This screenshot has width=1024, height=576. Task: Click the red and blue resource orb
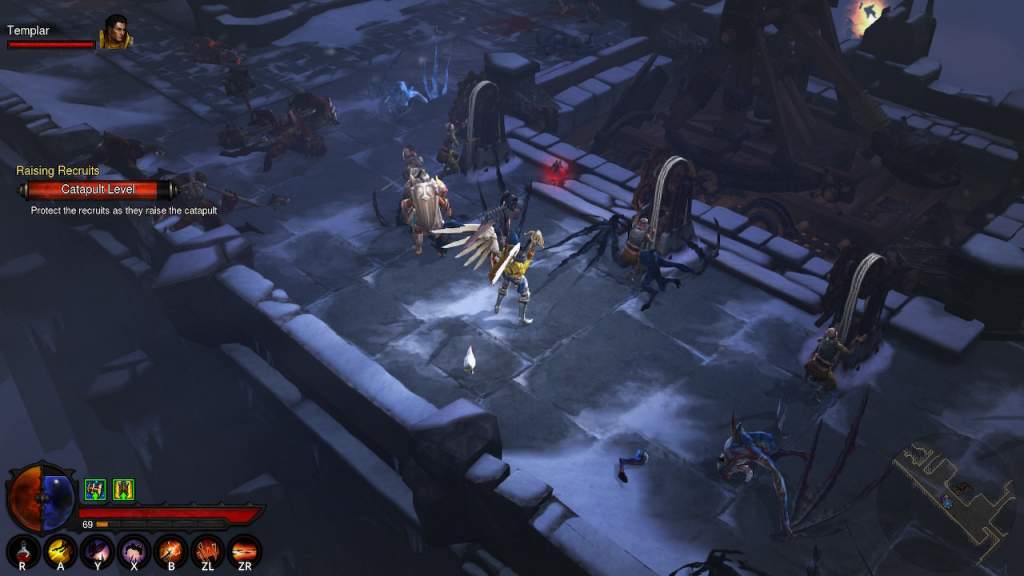(41, 497)
